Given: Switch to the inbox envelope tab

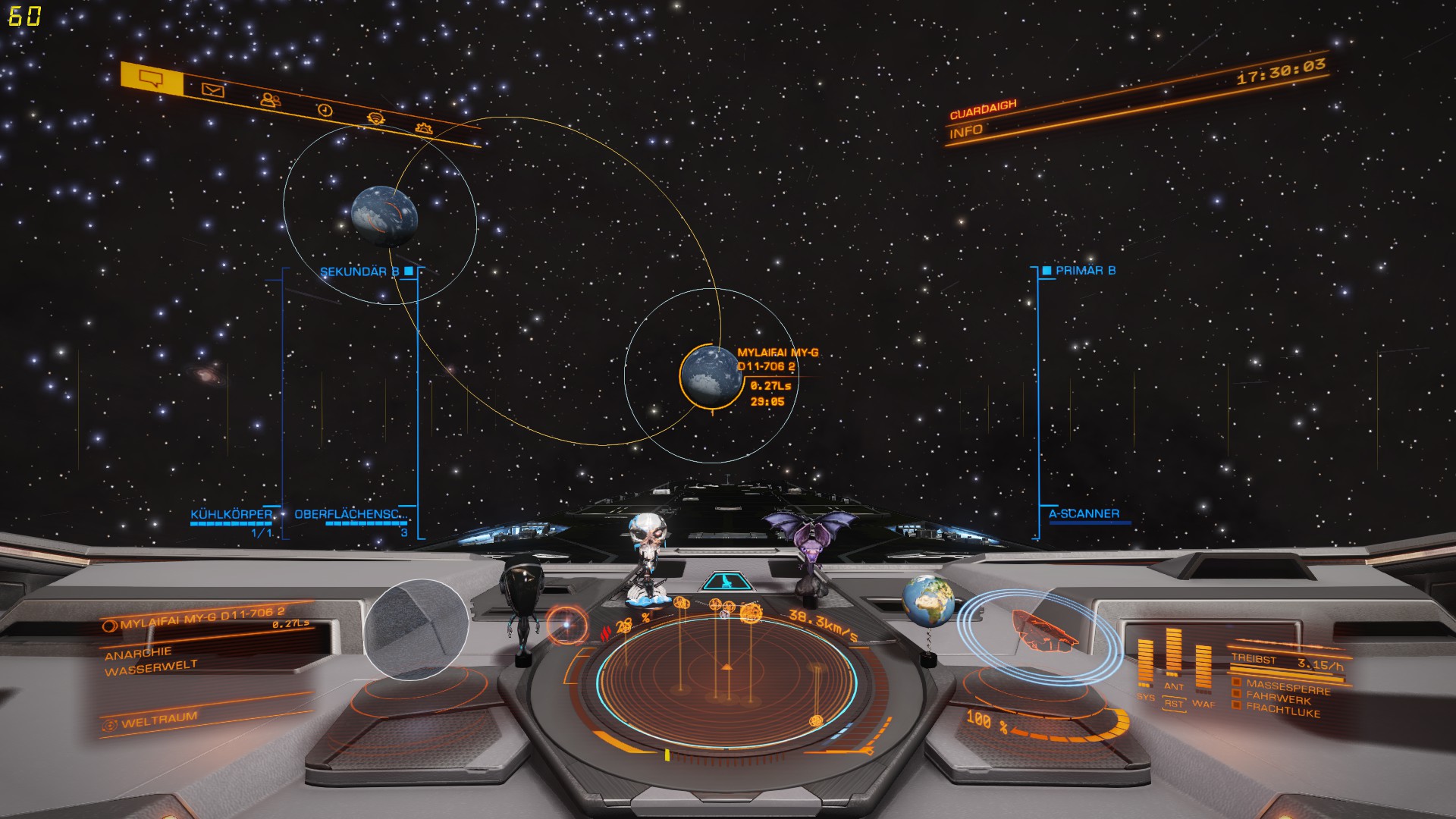Looking at the screenshot, I should point(213,91).
